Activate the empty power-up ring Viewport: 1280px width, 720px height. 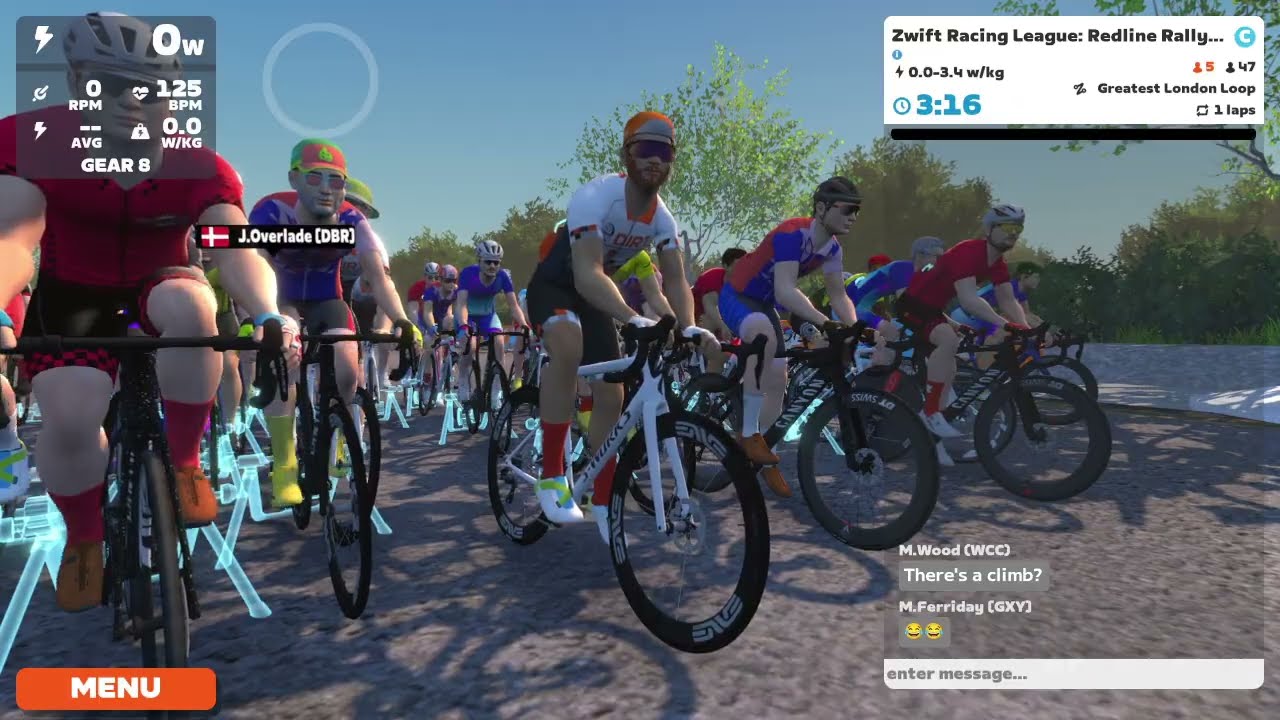[320, 80]
